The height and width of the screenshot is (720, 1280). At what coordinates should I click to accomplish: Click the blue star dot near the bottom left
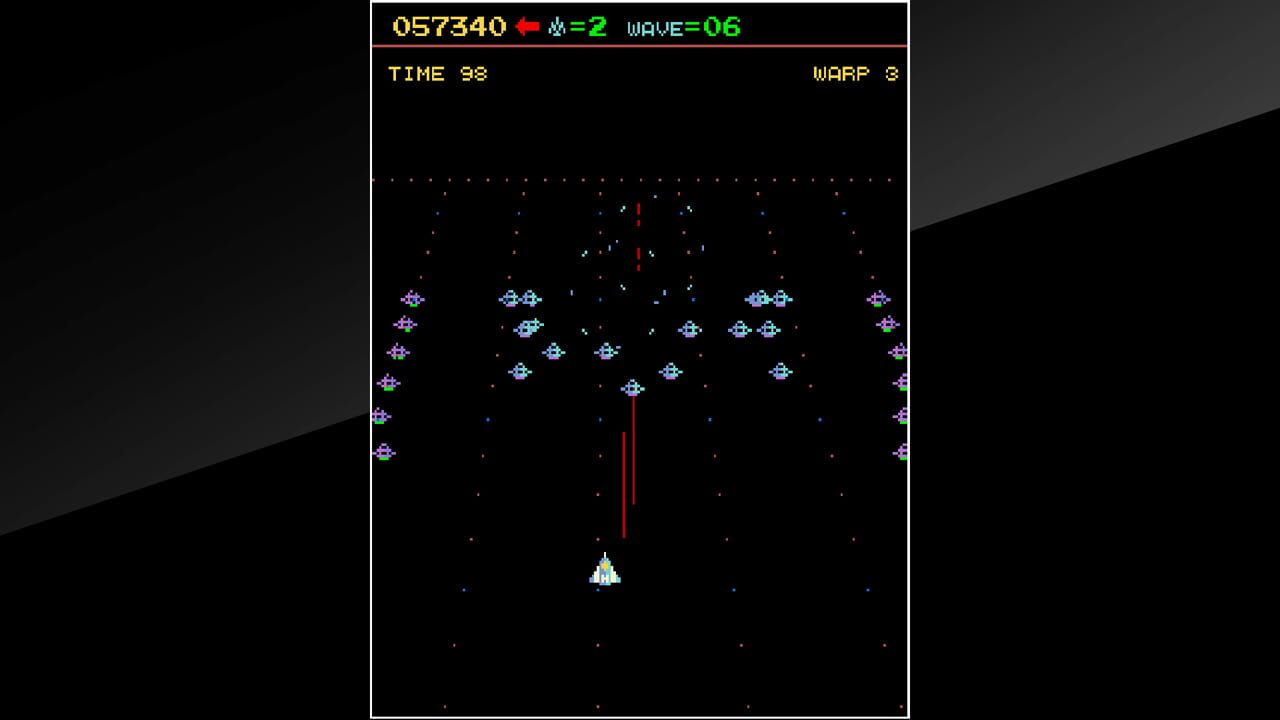coord(464,590)
